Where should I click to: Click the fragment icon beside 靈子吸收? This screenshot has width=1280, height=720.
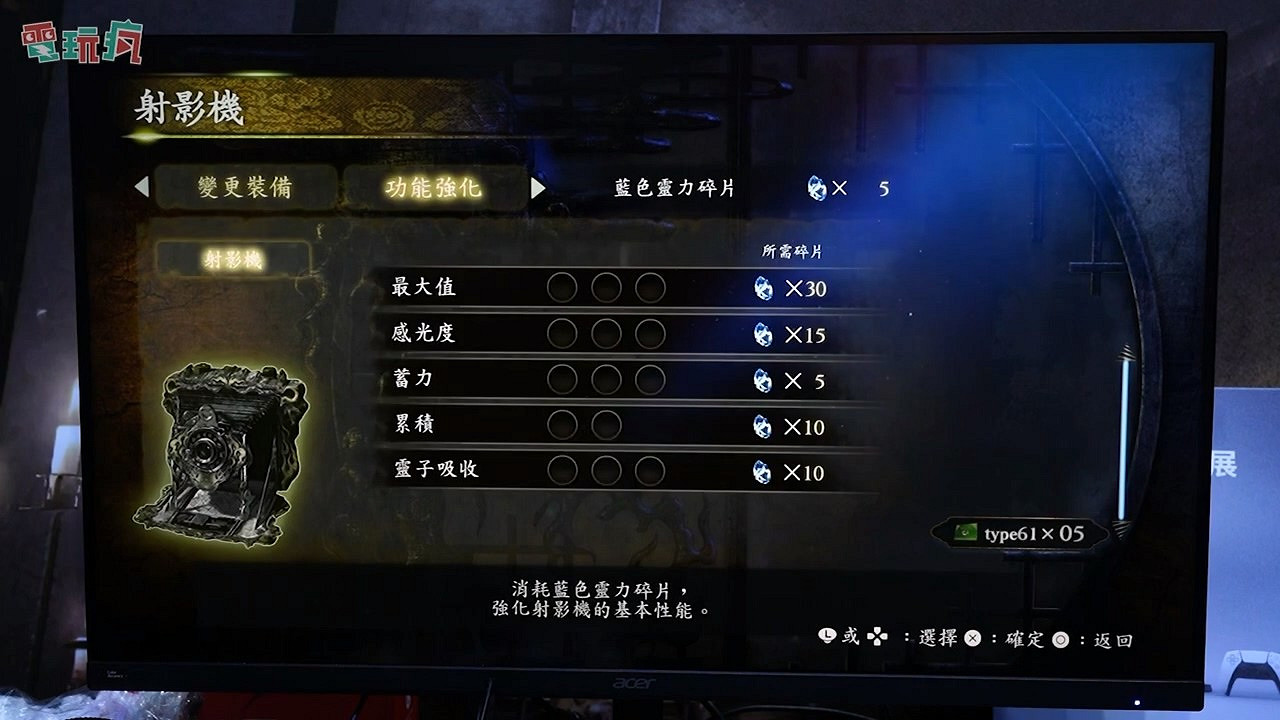762,472
